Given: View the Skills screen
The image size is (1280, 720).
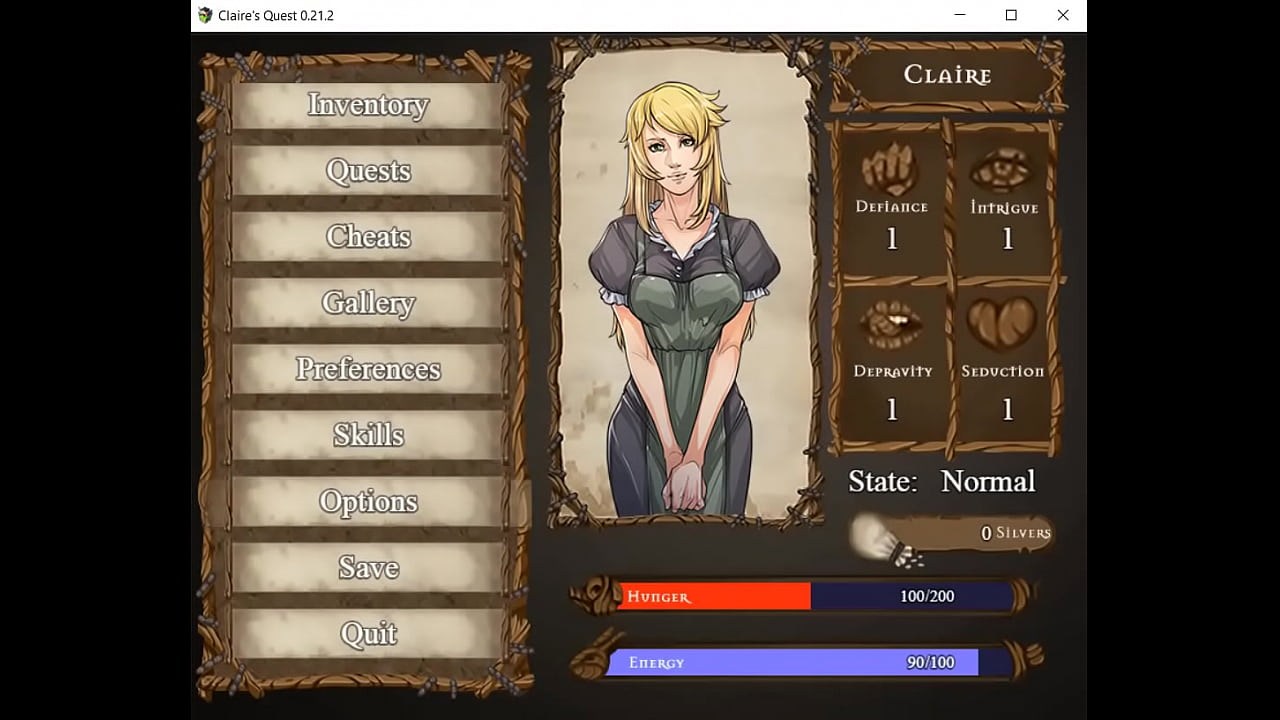Looking at the screenshot, I should 368,434.
